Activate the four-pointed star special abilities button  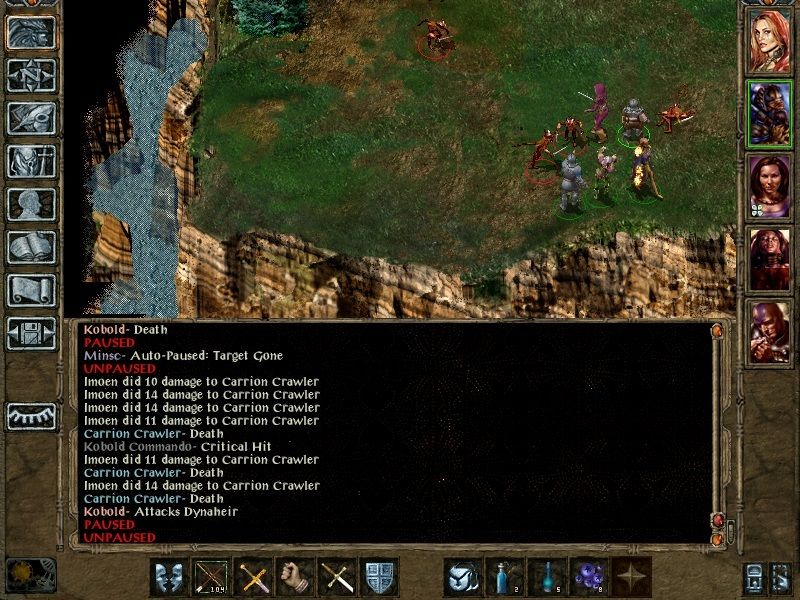coord(631,577)
